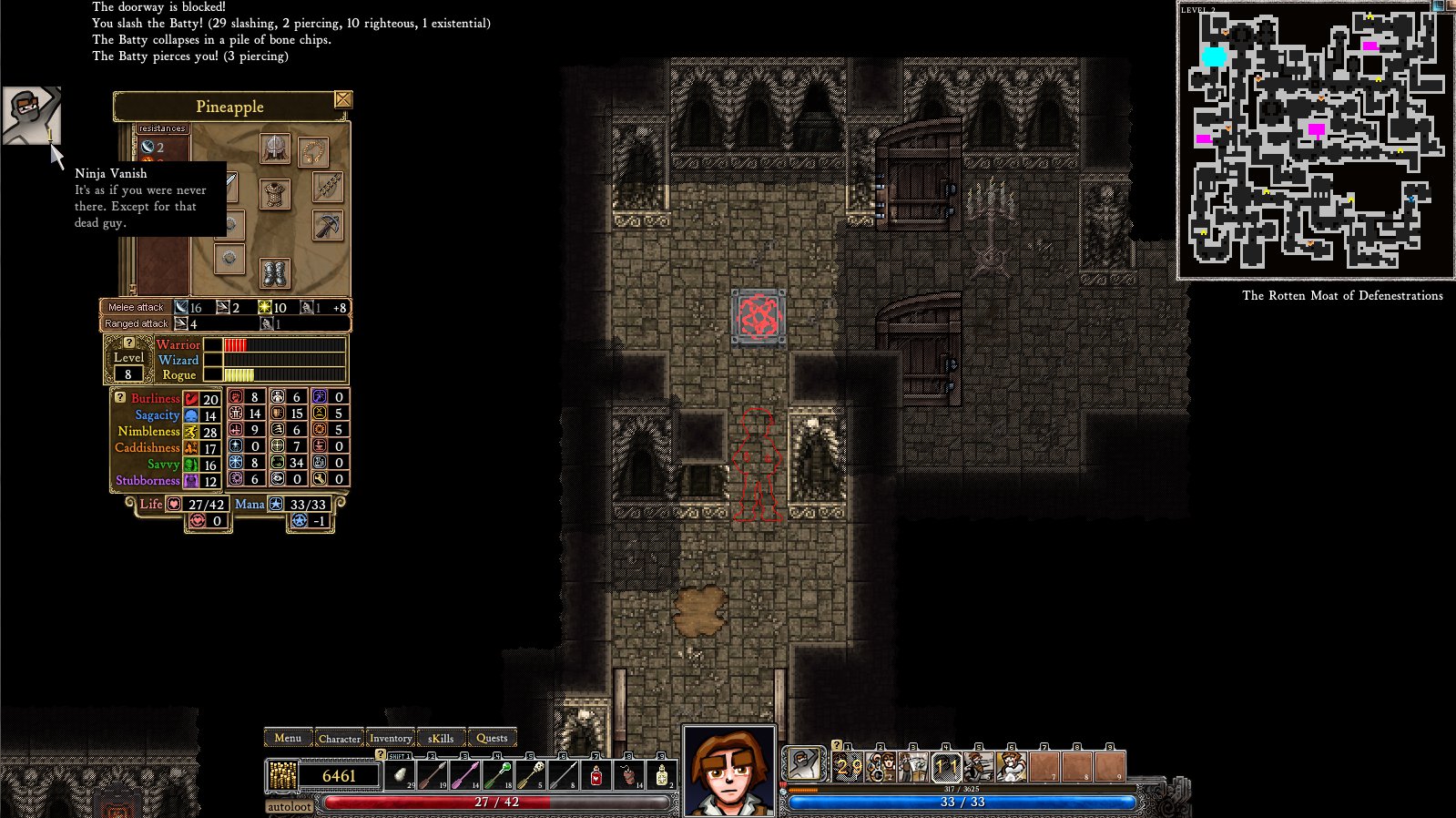1456x818 pixels.
Task: Open the Inventory panel
Action: (391, 739)
